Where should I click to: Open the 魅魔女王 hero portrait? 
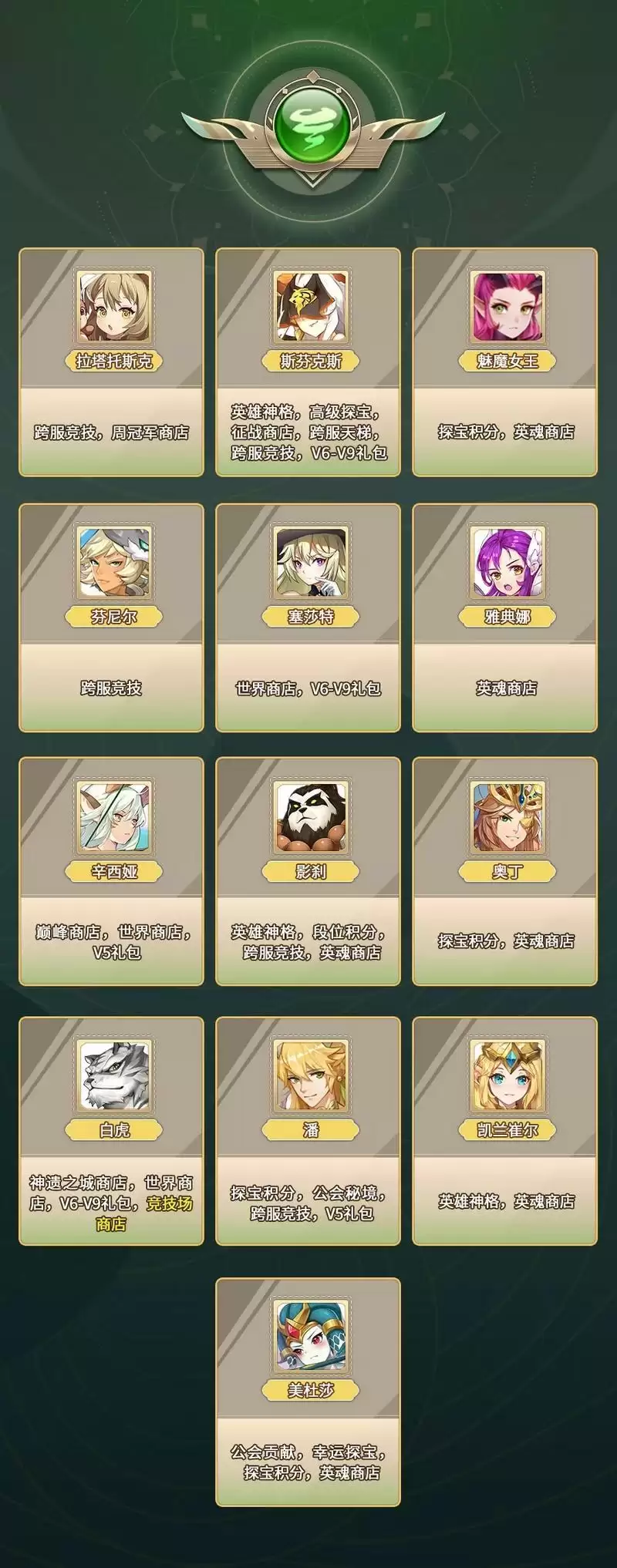(x=507, y=307)
